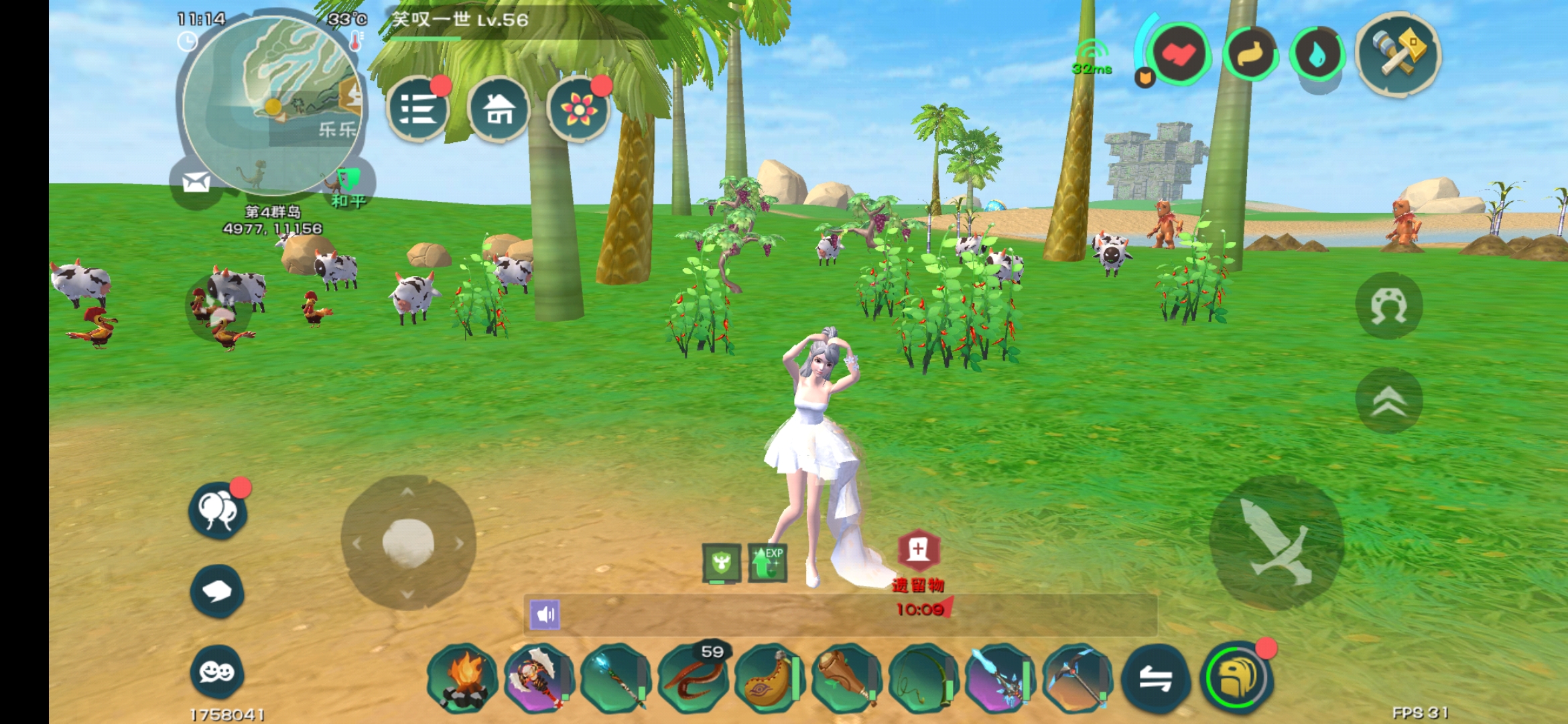Open the mail envelope icon
Viewport: 1568px width, 724px height.
[196, 182]
